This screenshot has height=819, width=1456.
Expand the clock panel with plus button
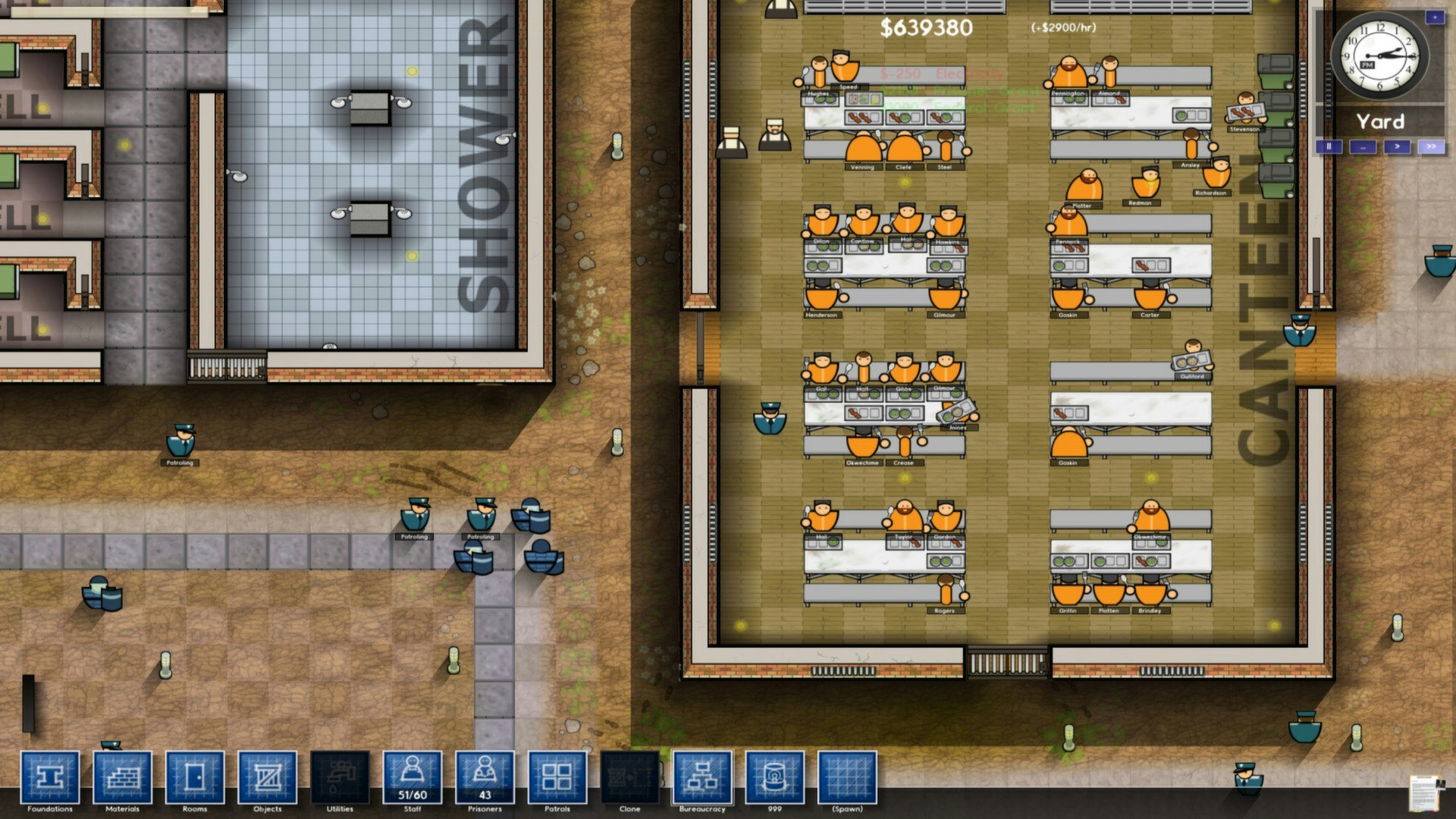click(x=1435, y=17)
